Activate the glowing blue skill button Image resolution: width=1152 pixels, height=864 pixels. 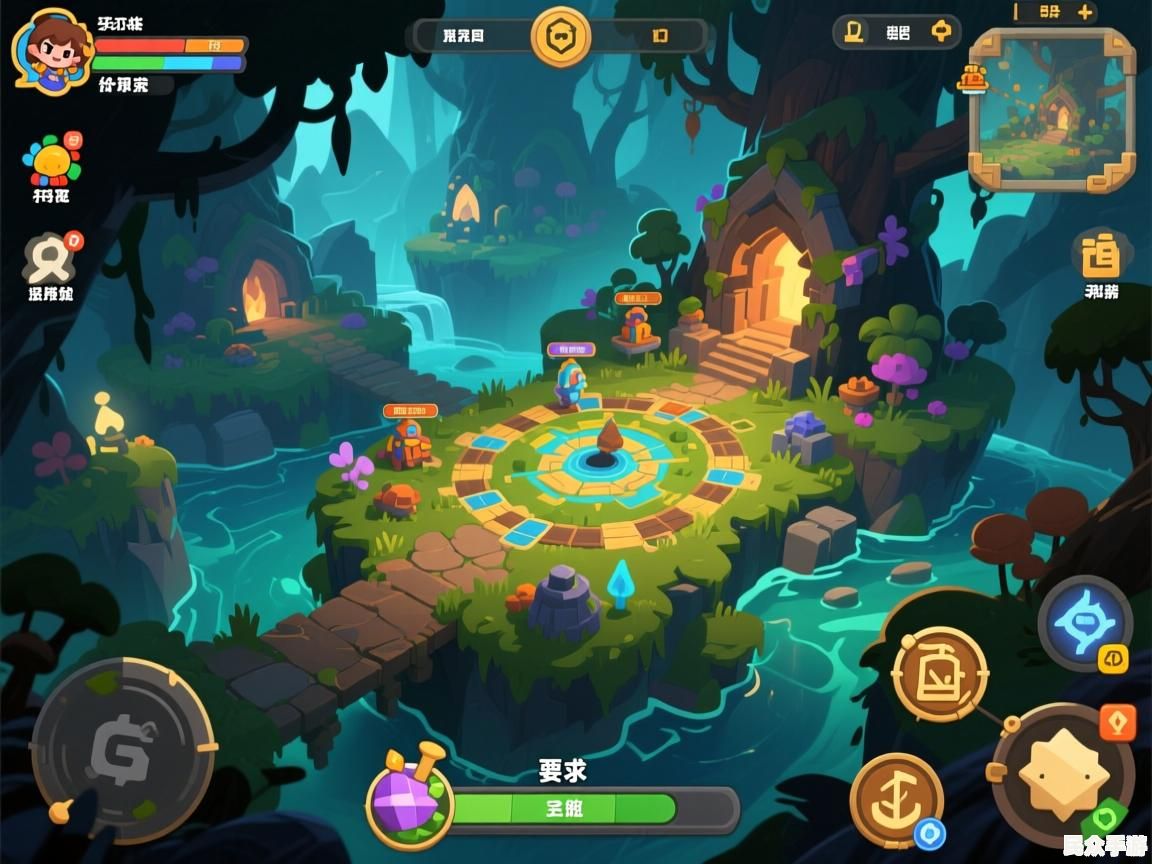click(1084, 622)
